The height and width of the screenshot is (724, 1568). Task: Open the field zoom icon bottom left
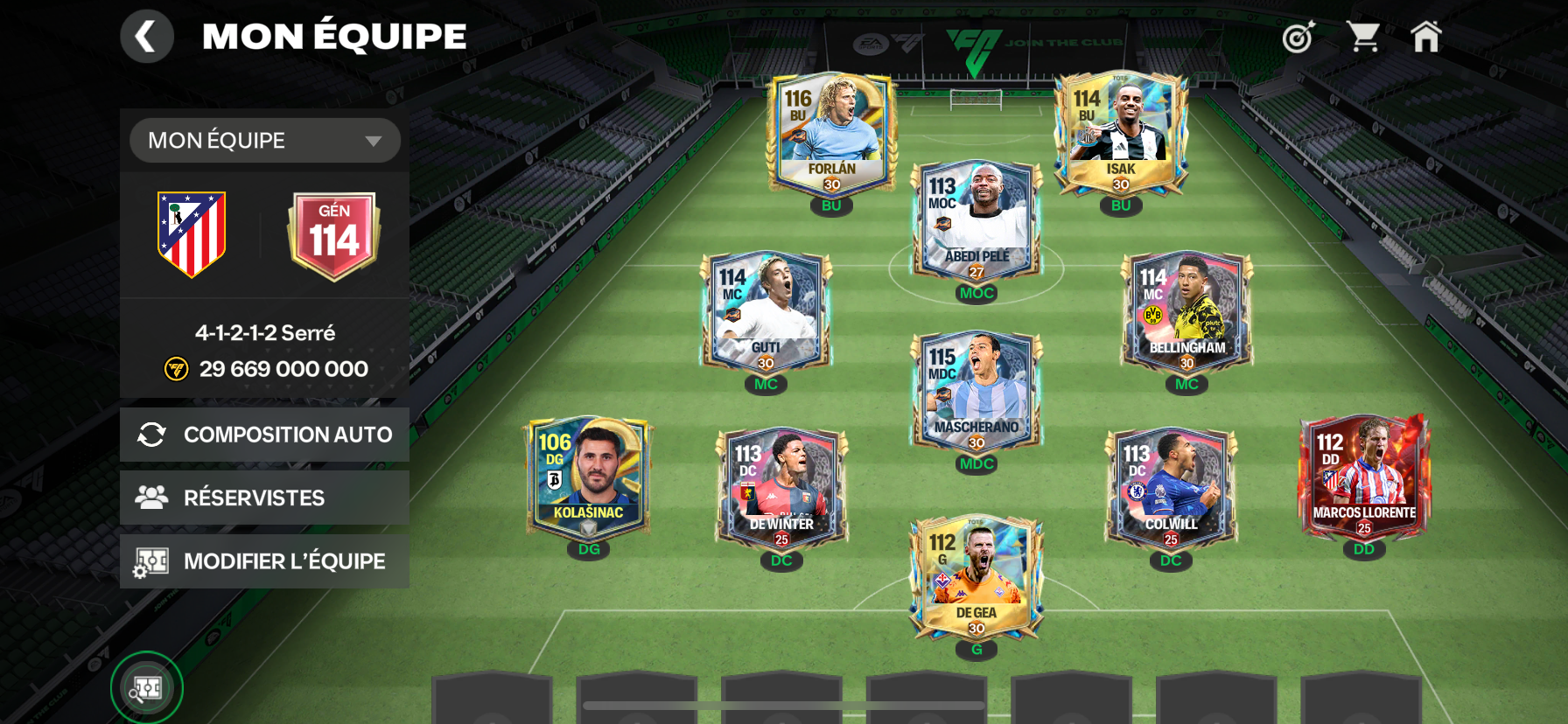pos(147,687)
